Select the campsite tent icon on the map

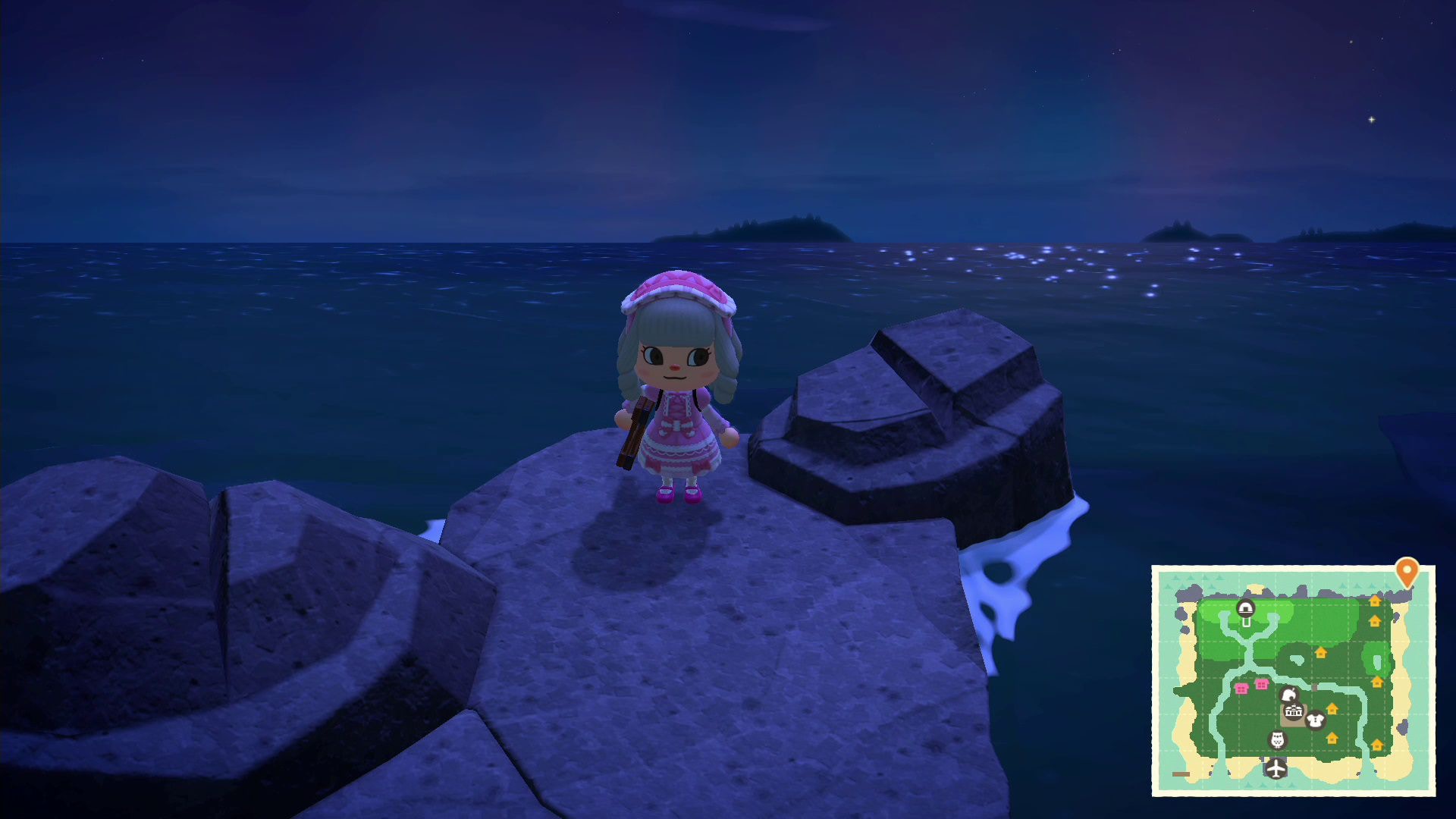1245,608
